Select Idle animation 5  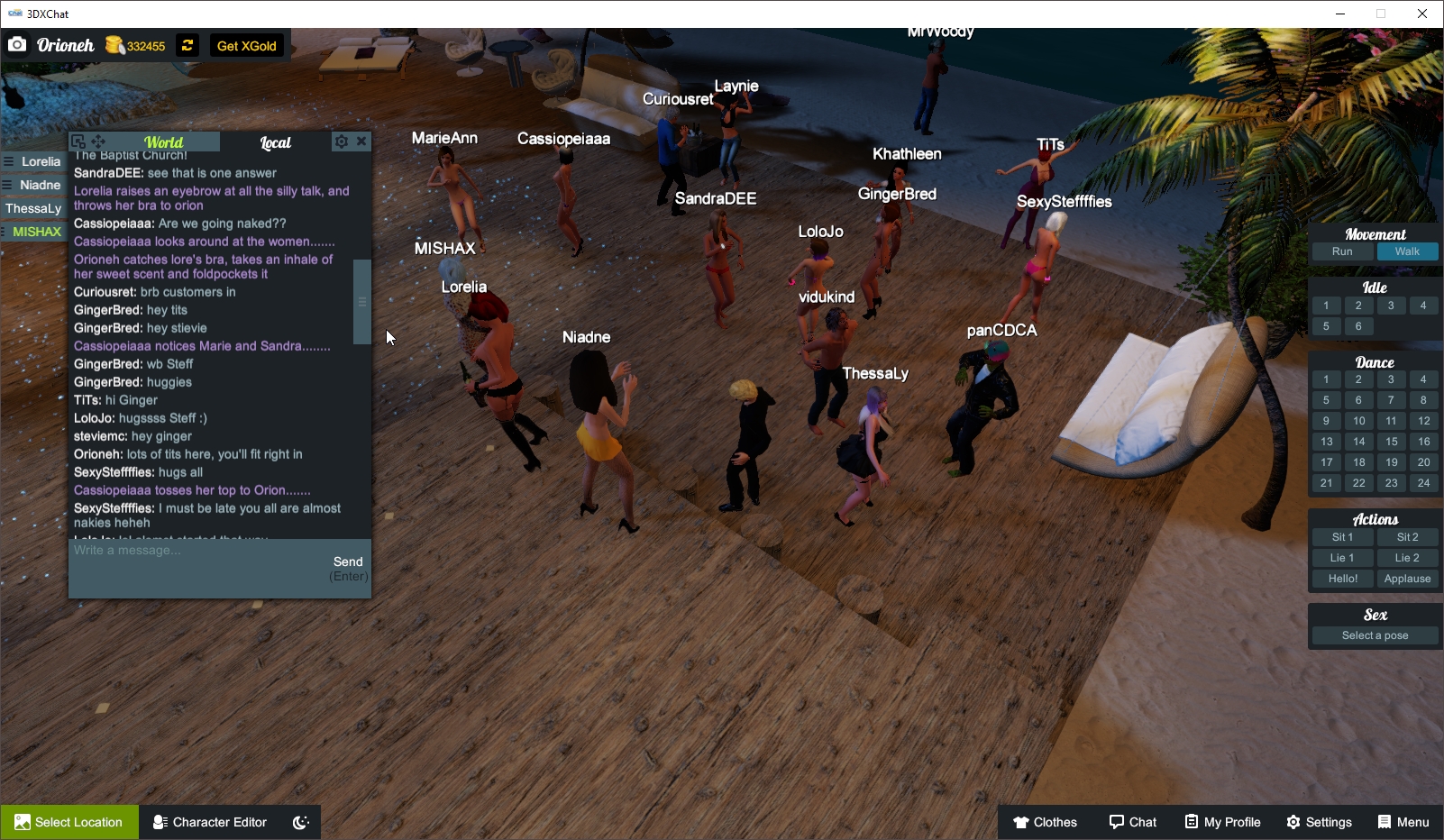pyautogui.click(x=1326, y=325)
